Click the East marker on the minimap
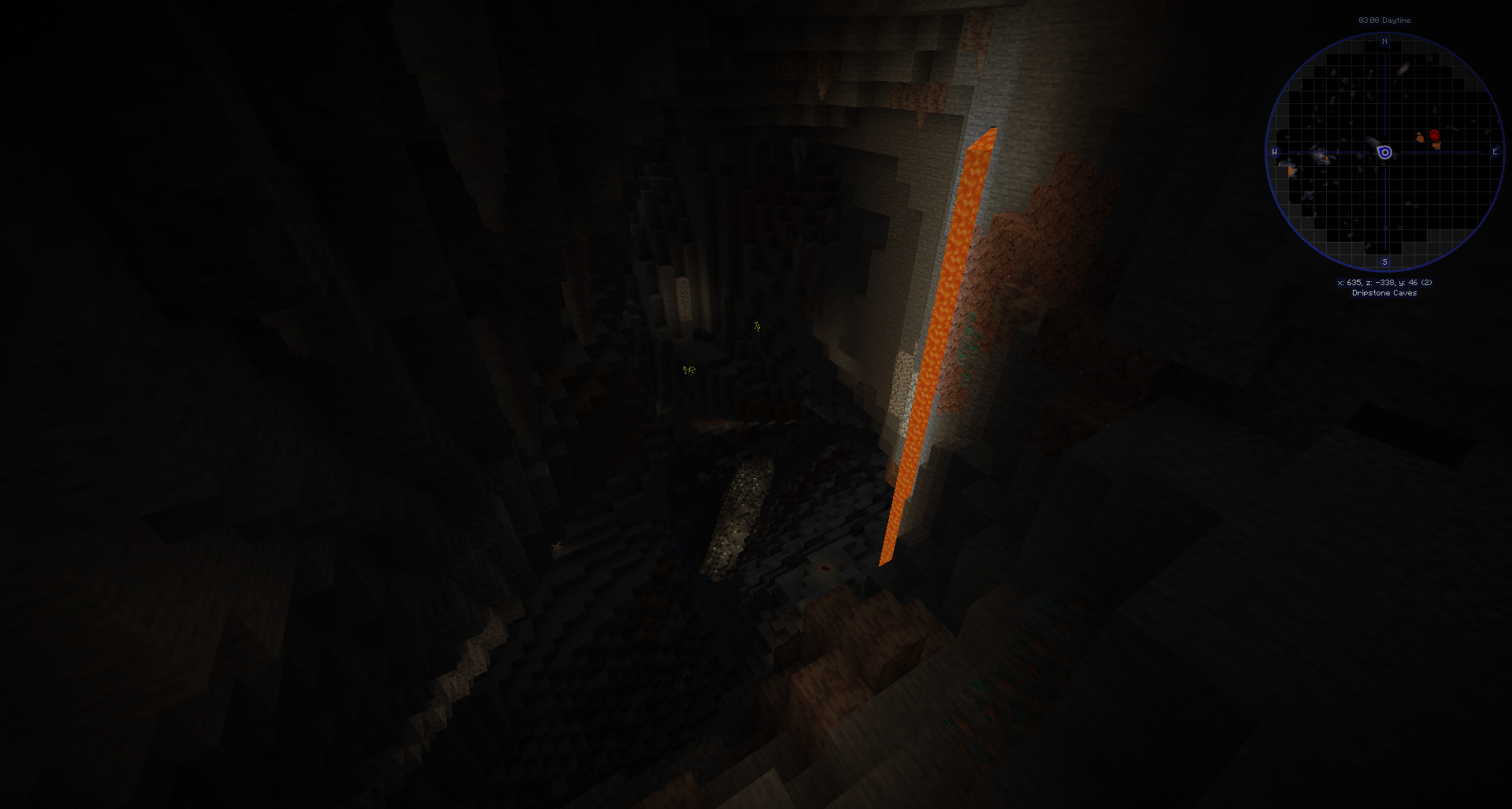This screenshot has width=1512, height=809. tap(1495, 151)
